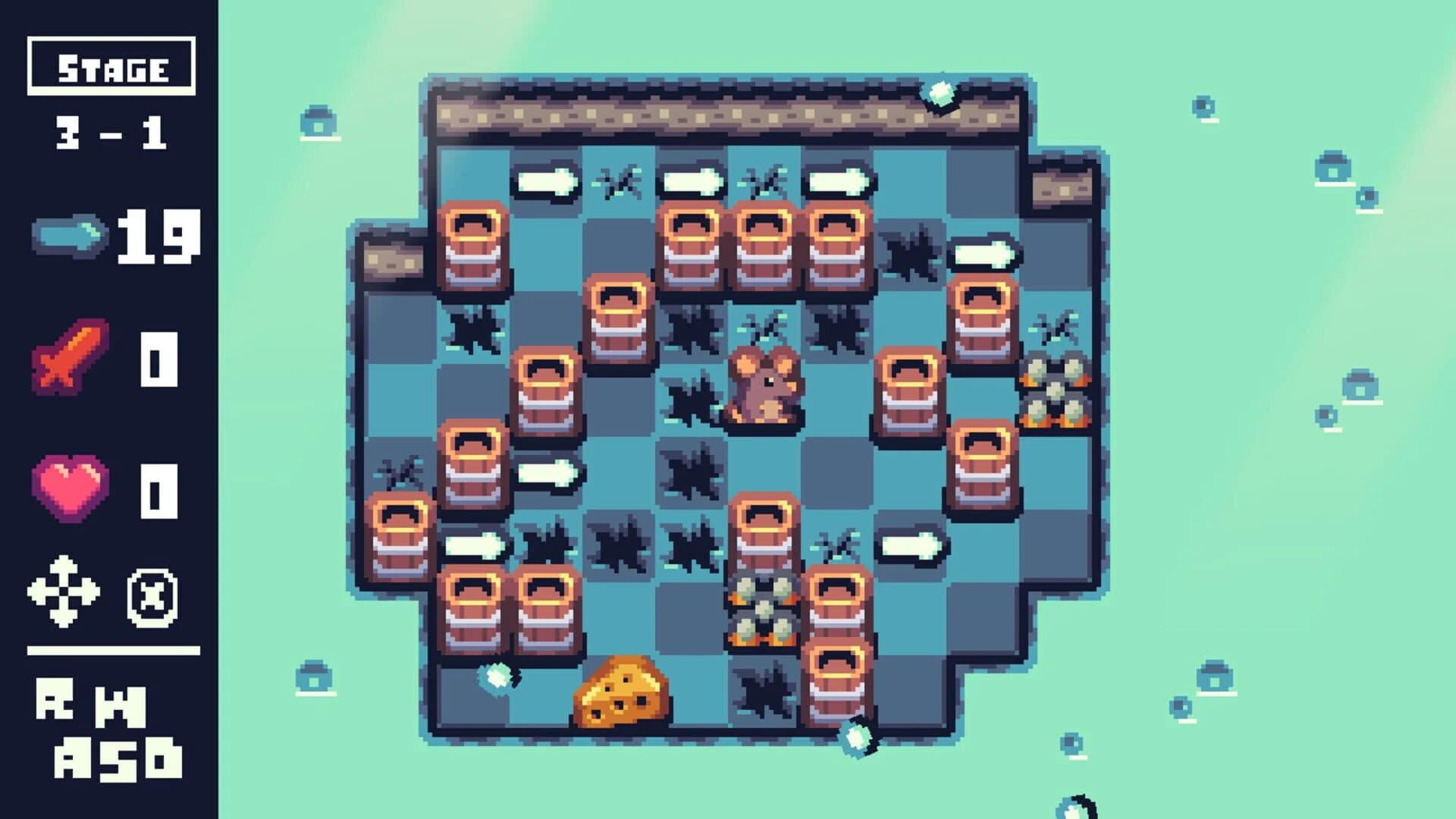Click a right-pointing arrow tile near the top

[x=546, y=182]
